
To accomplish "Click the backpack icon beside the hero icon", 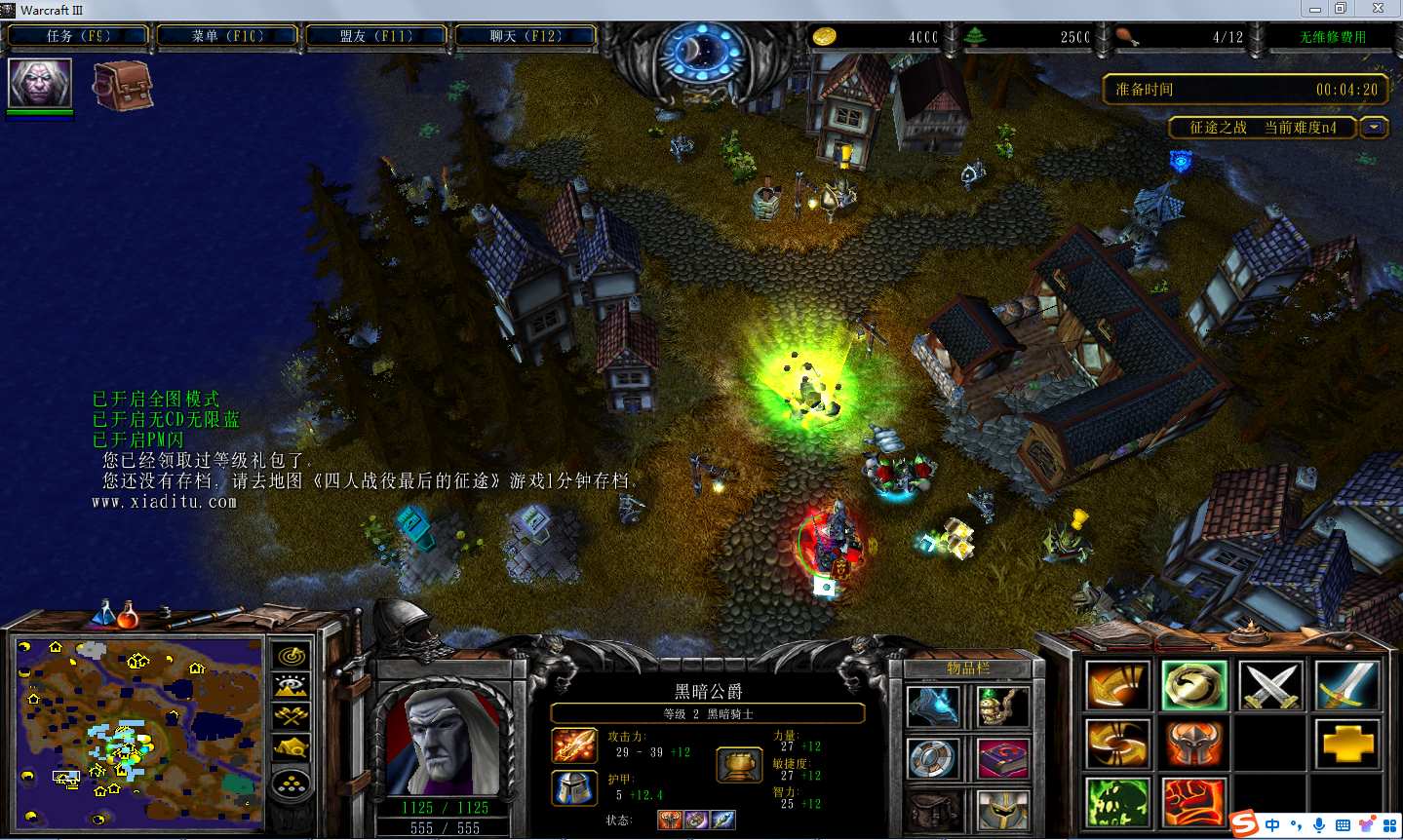I will pos(123,86).
